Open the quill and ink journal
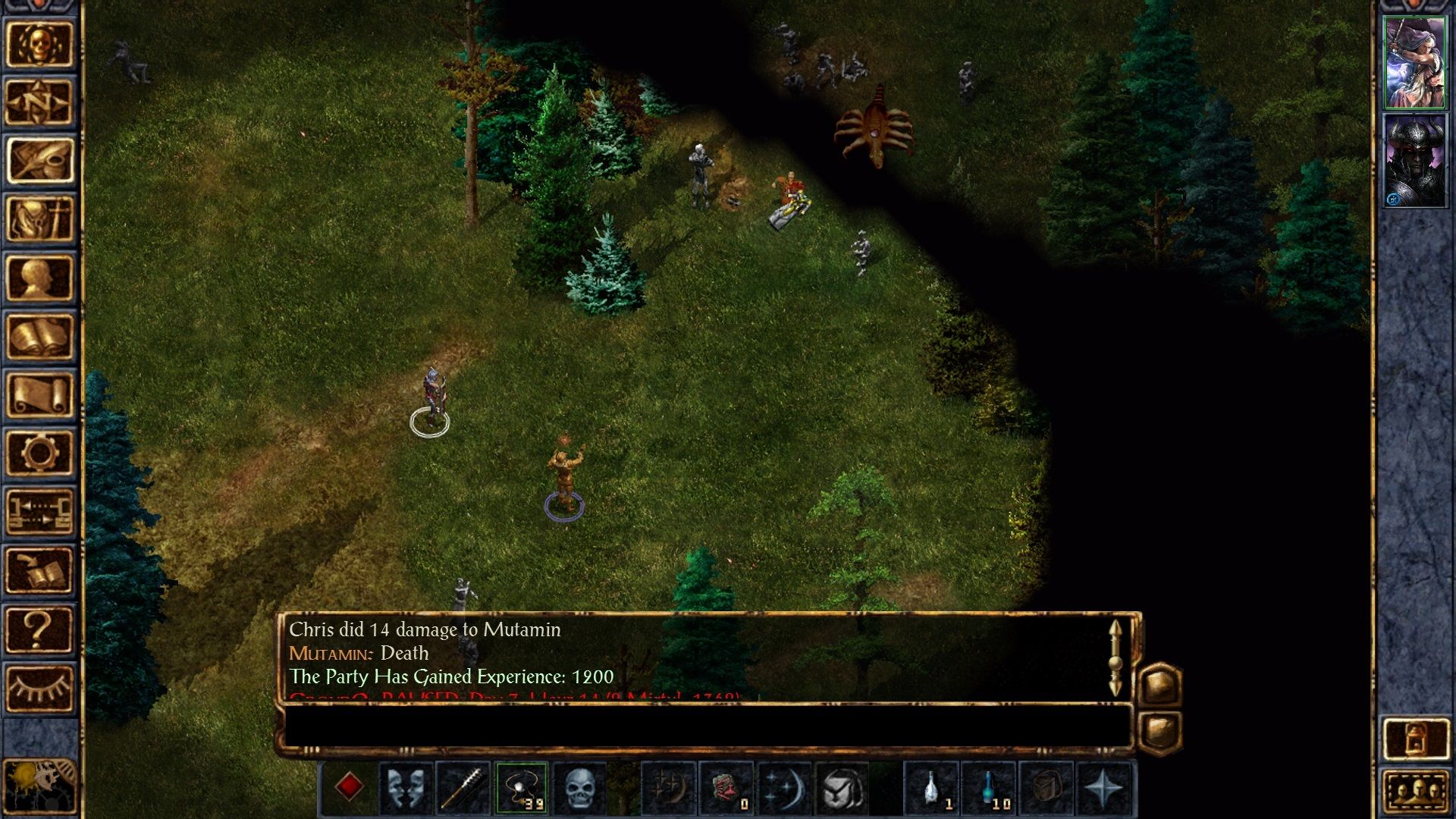This screenshot has width=1456, height=819. tap(39, 160)
